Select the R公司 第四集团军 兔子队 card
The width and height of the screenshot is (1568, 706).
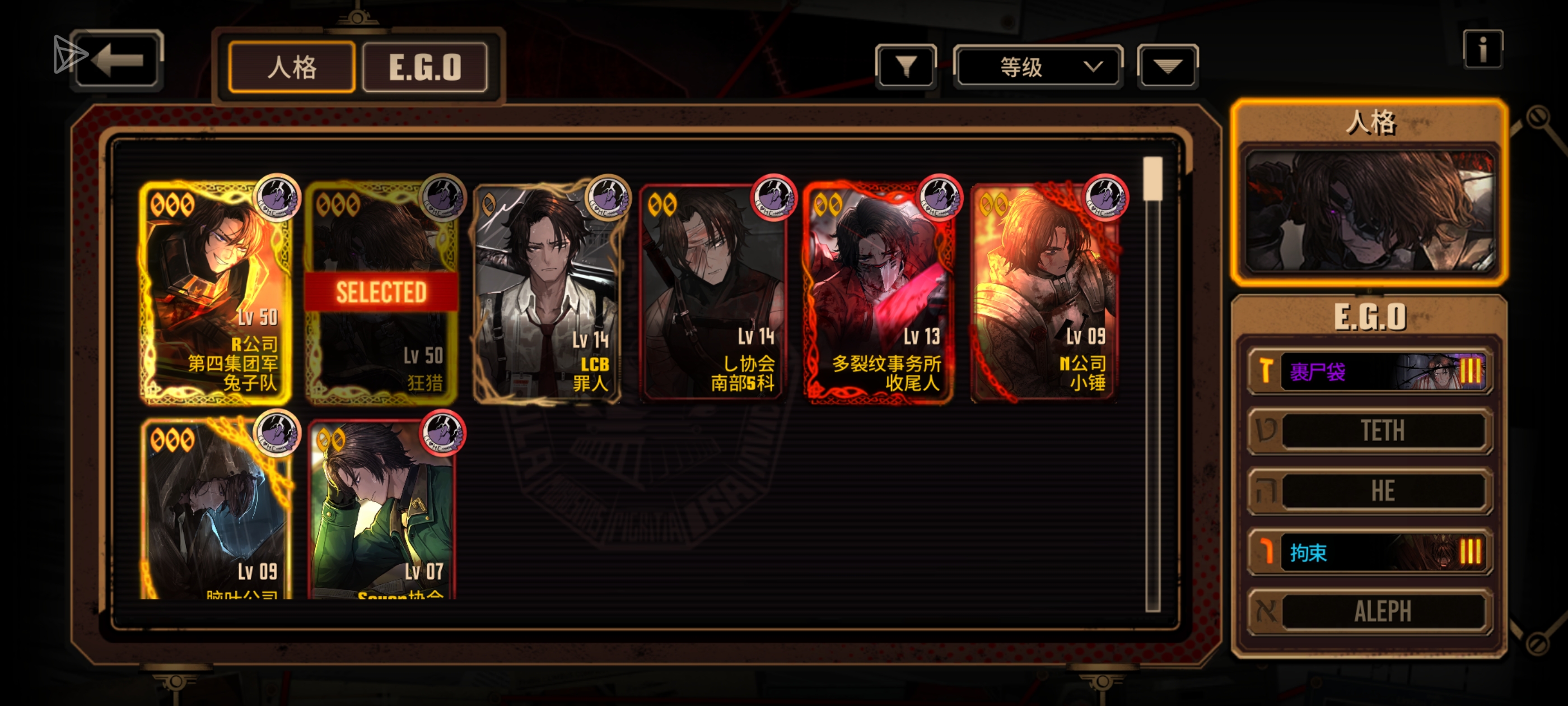coord(216,292)
